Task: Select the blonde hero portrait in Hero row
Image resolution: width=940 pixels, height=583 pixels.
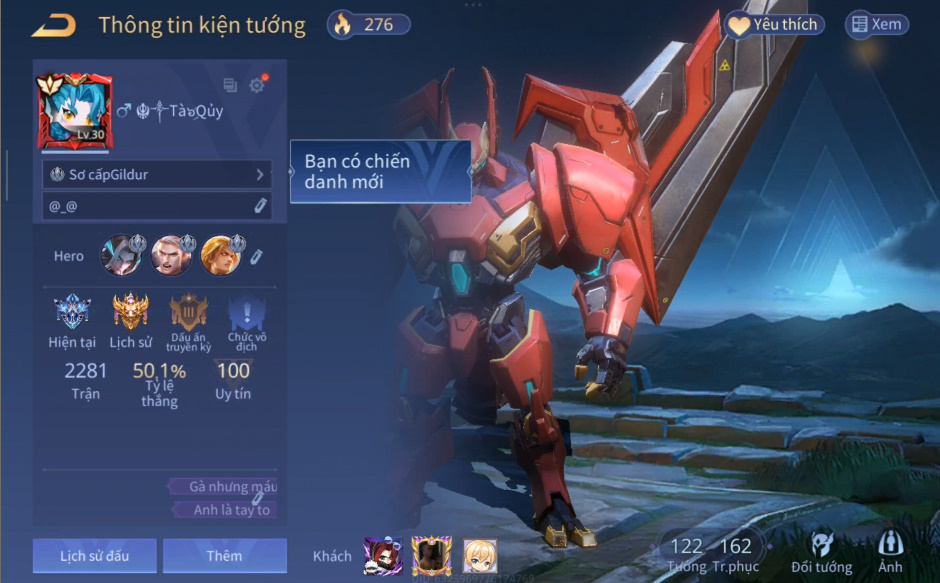Action: [219, 256]
